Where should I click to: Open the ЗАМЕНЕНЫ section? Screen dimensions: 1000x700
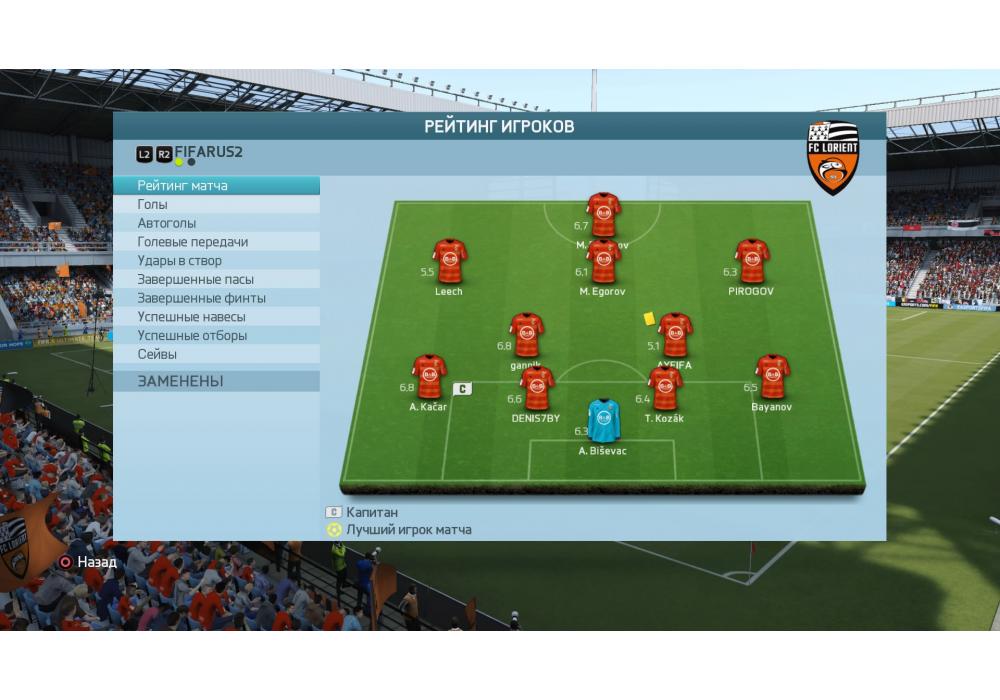216,381
